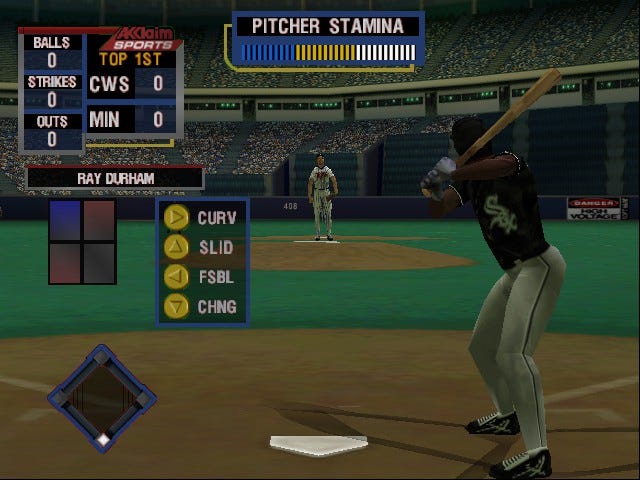The height and width of the screenshot is (480, 640).
Task: Pick the FSBL pitch option
Action: [x=201, y=276]
